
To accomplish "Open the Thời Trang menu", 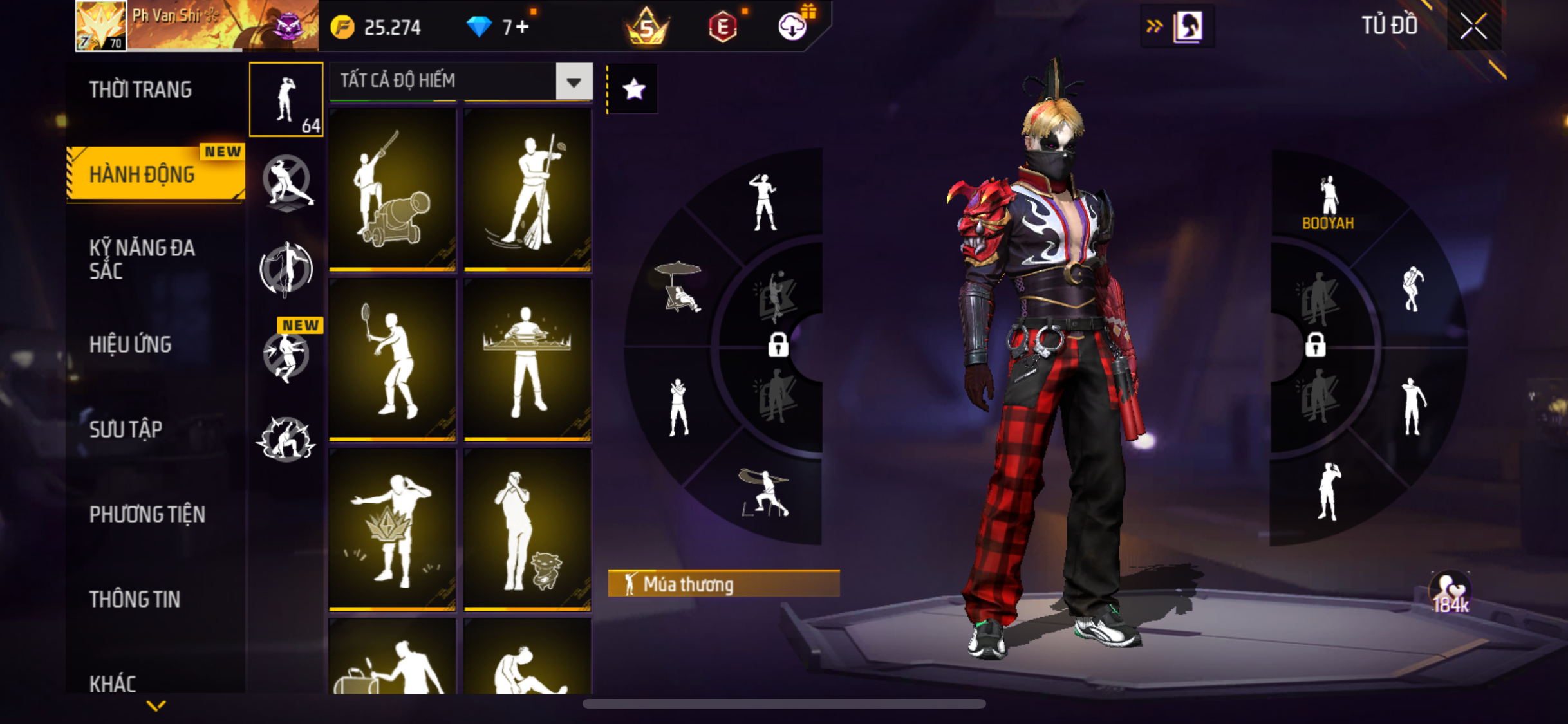I will pos(140,89).
